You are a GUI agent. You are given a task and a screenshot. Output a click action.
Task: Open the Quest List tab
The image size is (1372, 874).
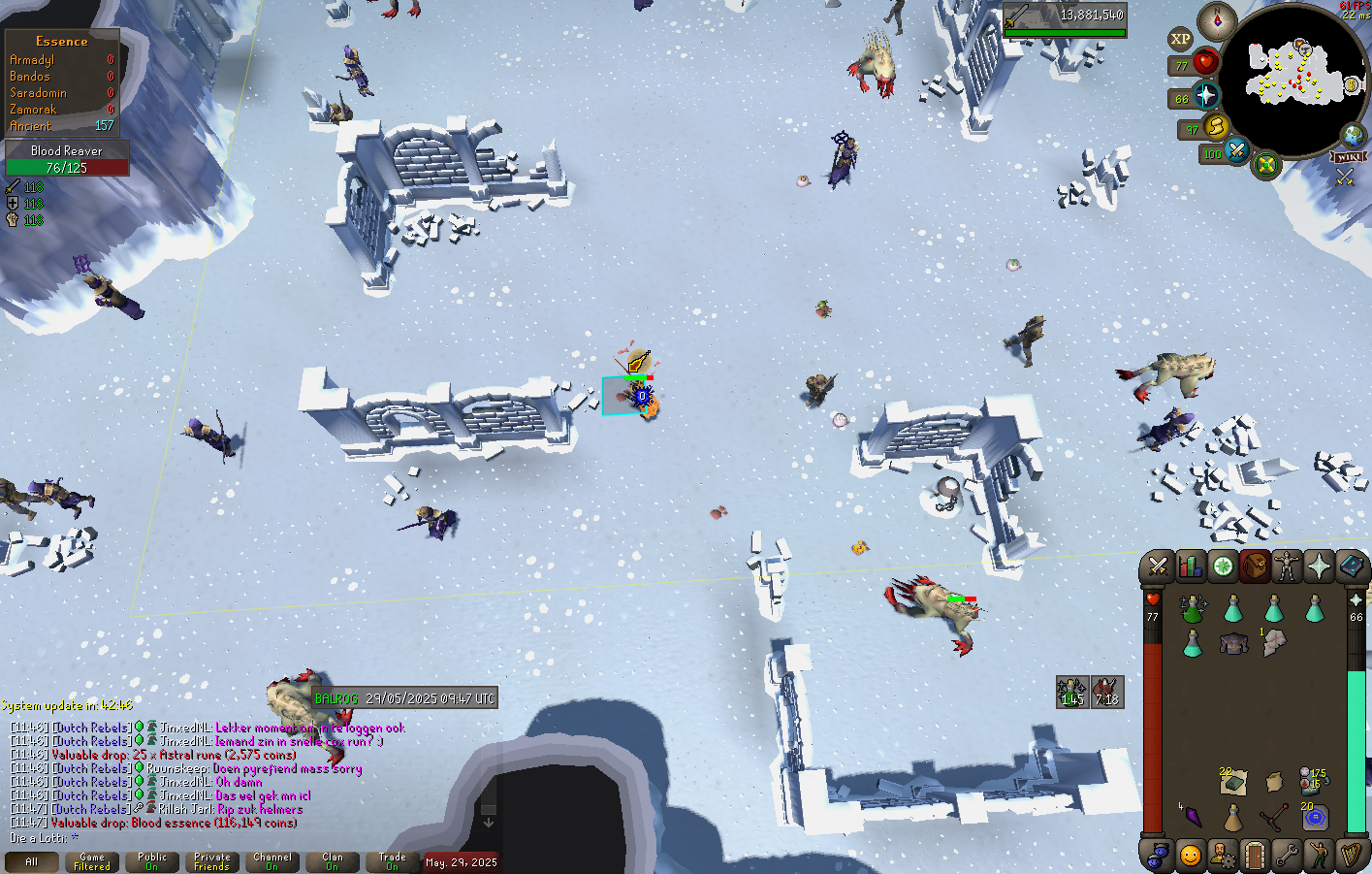pyautogui.click(x=1223, y=566)
